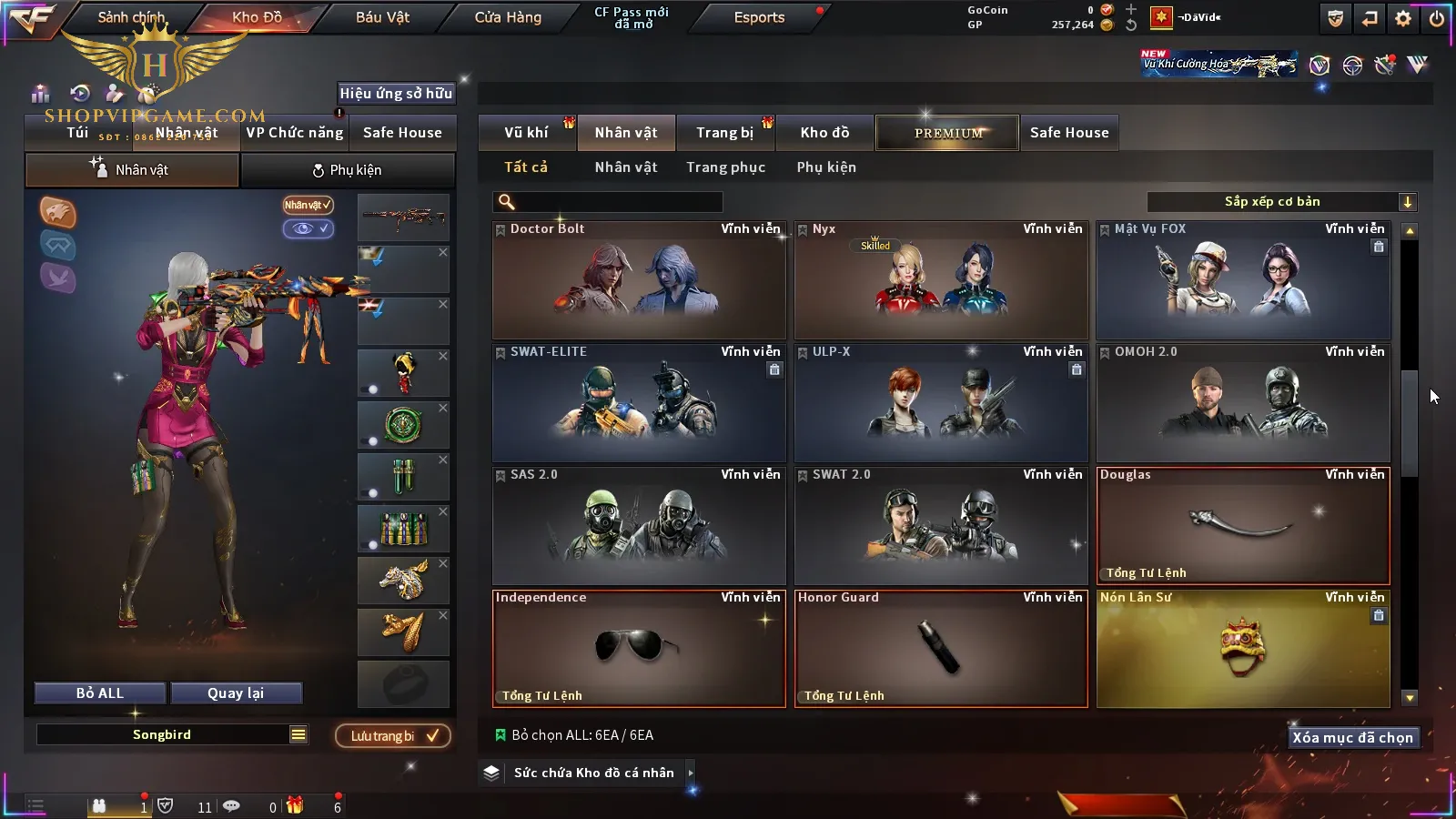This screenshot has height=819, width=1456.
Task: Choose the Nyx character card
Action: click(941, 280)
